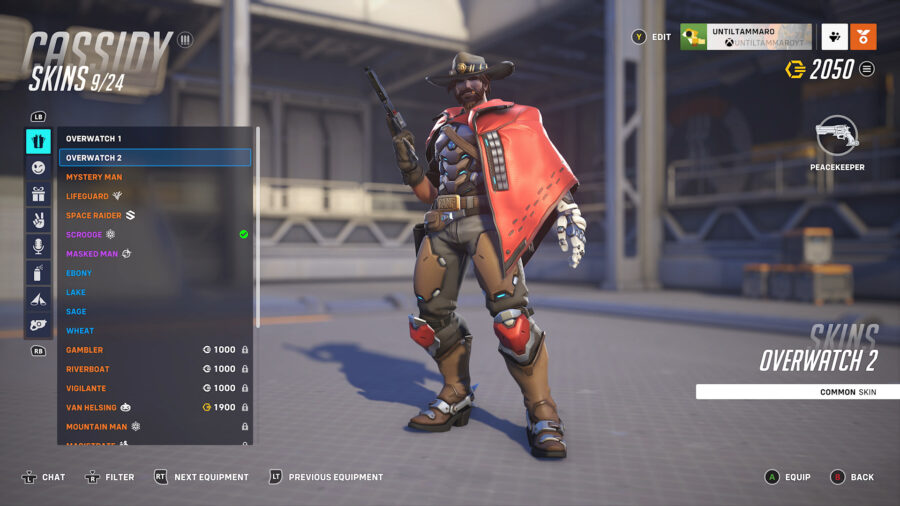The image size is (900, 506).
Task: Open the gift box category tab
Action: click(38, 194)
